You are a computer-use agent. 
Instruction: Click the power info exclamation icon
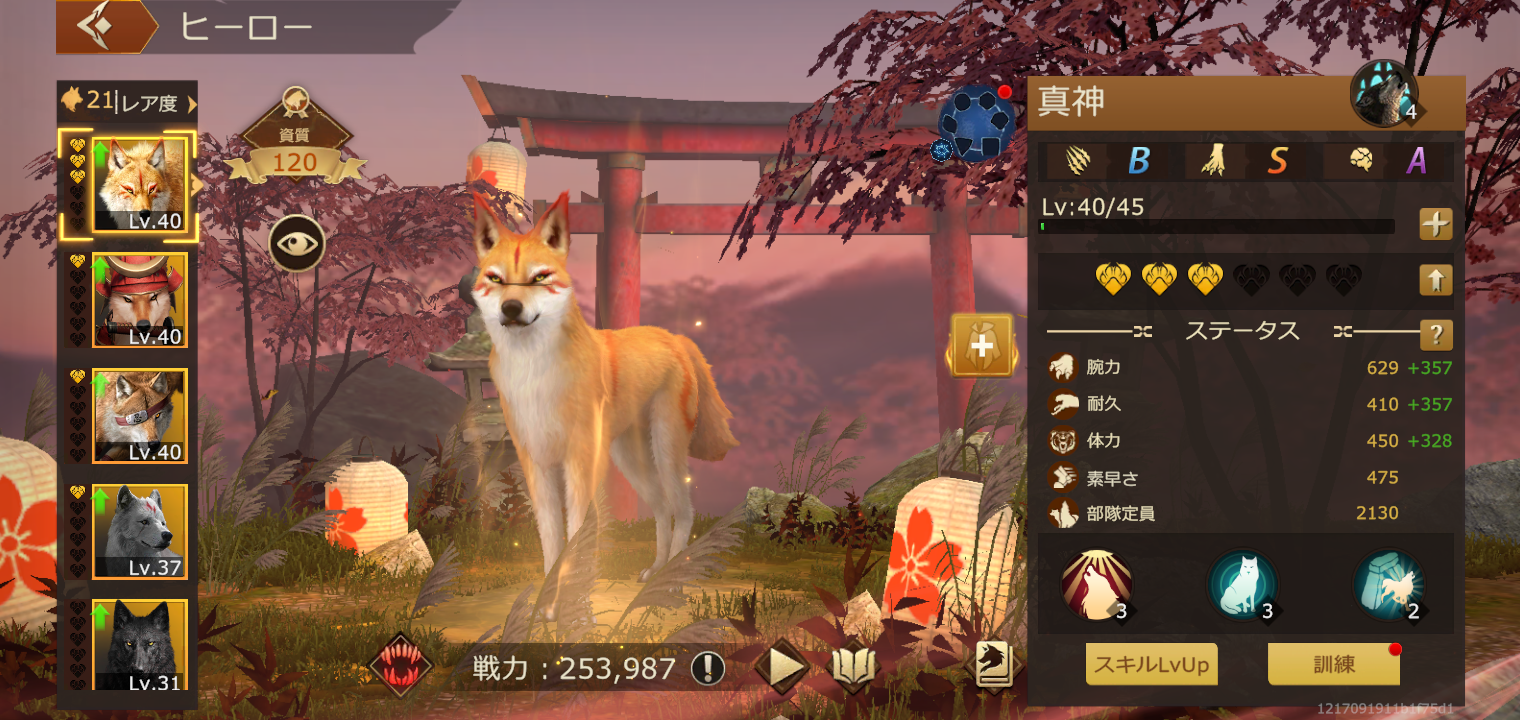coord(708,668)
